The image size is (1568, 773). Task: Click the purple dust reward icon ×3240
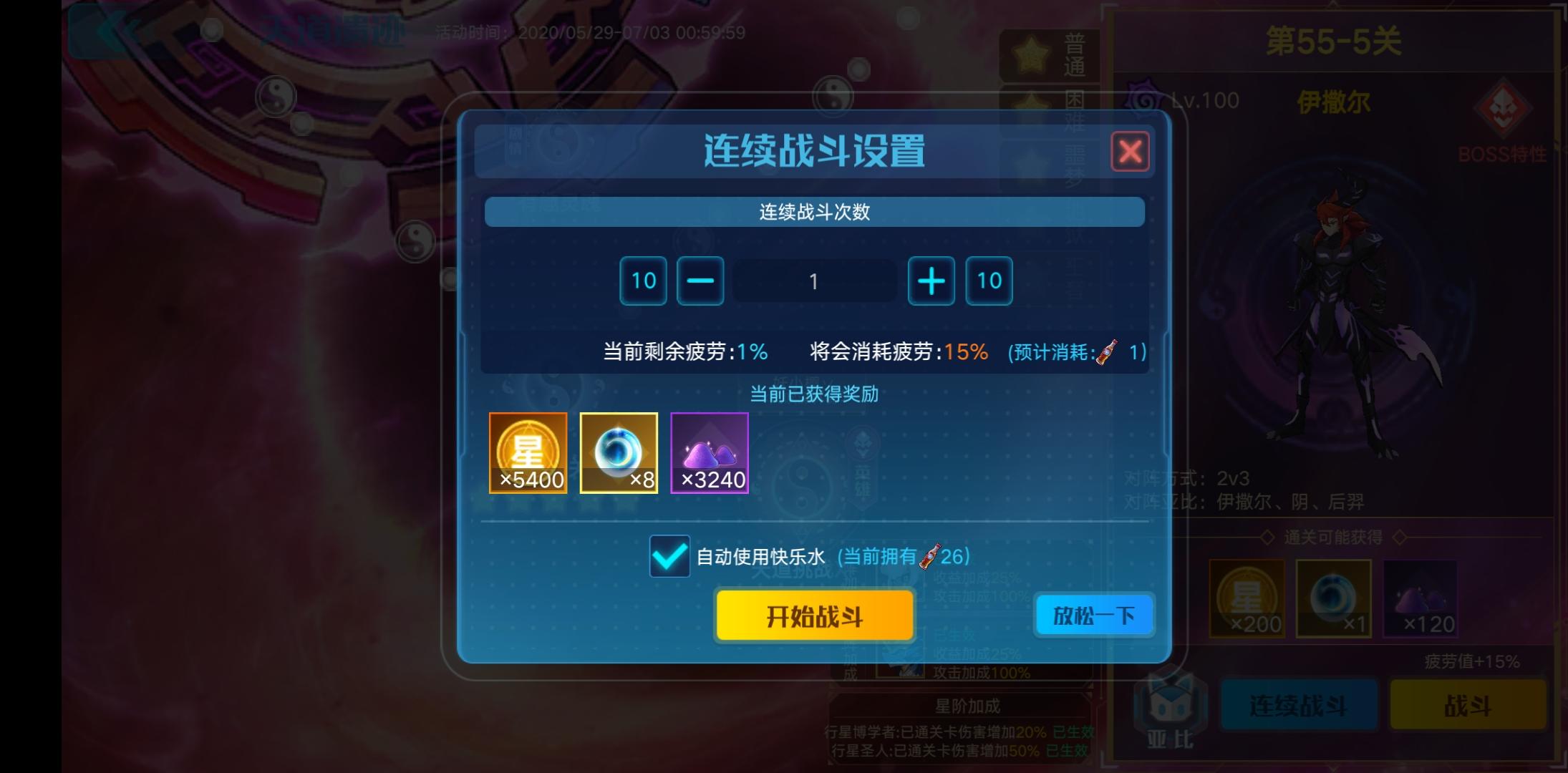tap(709, 452)
